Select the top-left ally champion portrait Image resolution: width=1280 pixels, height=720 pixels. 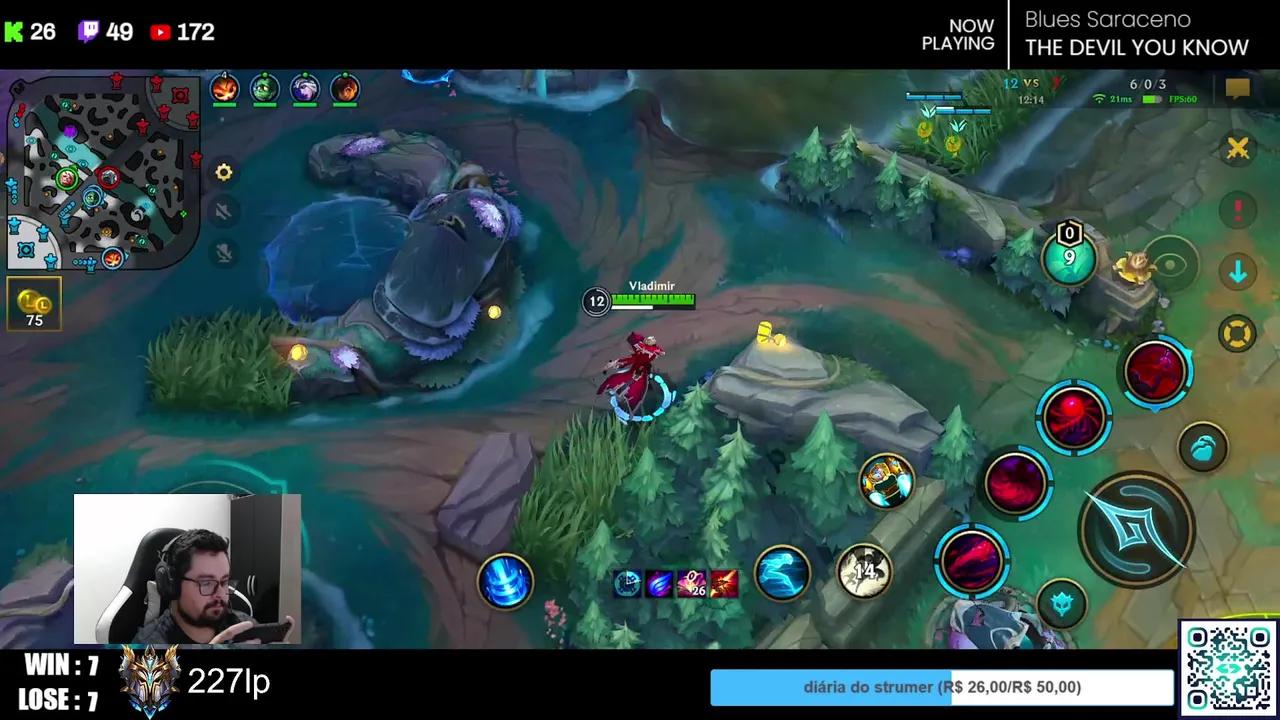click(225, 88)
